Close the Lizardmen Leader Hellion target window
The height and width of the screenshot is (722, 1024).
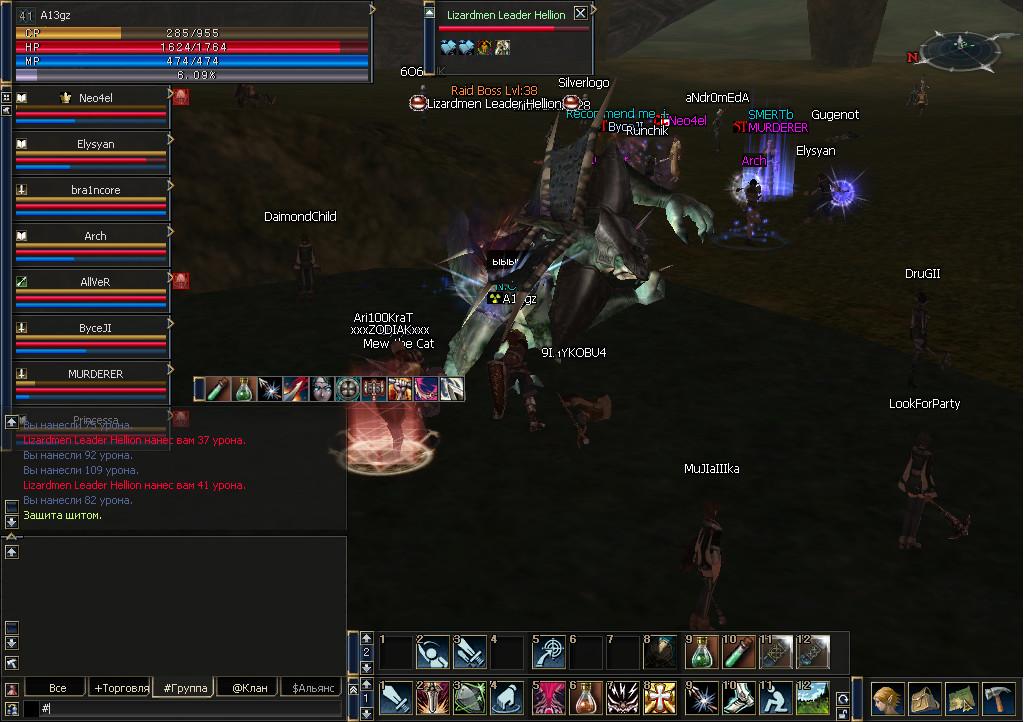(580, 14)
